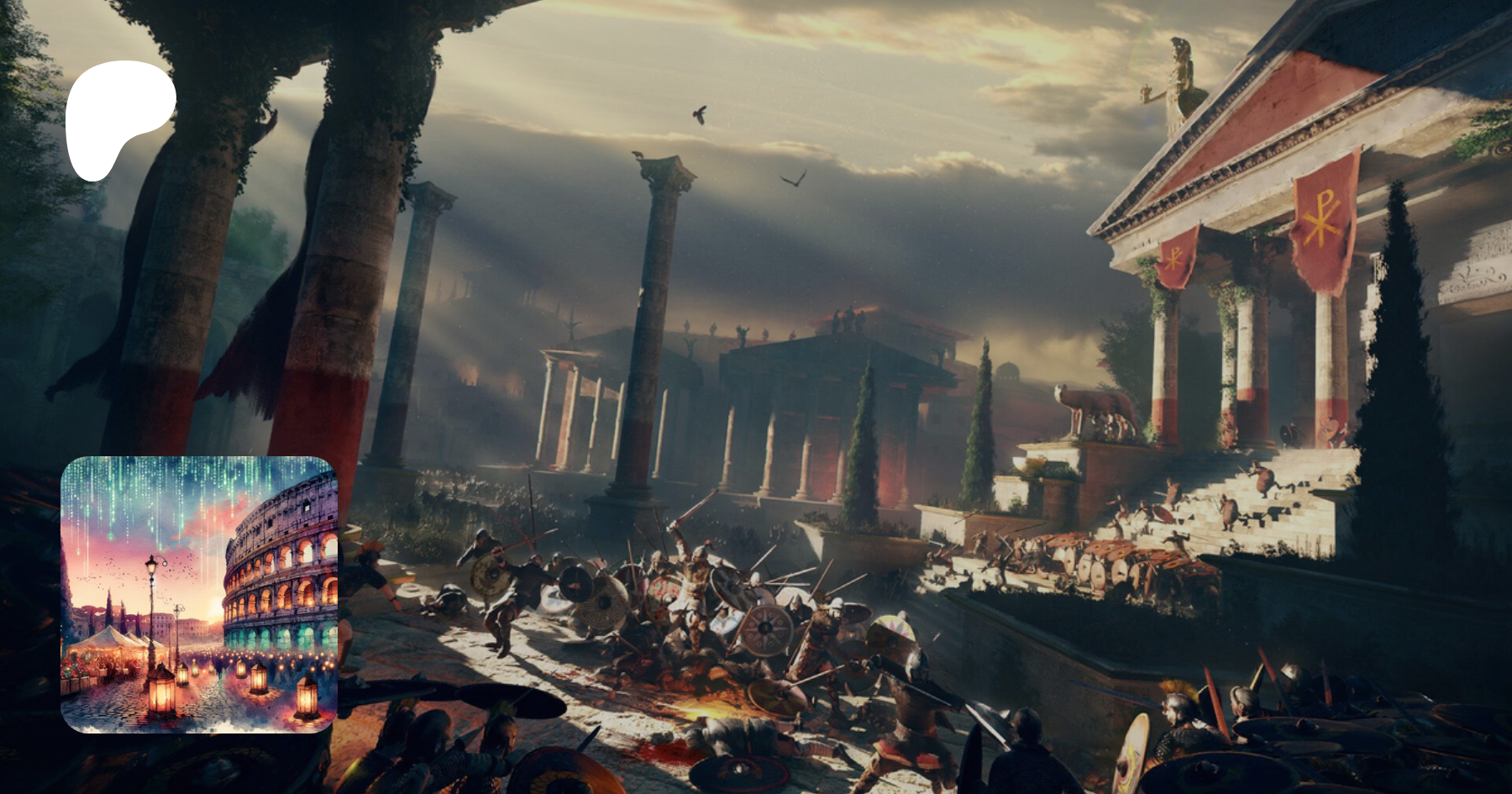The width and height of the screenshot is (1512, 794).
Task: Open the Colosseum creator avatar thumbnail
Action: pyautogui.click(x=199, y=594)
